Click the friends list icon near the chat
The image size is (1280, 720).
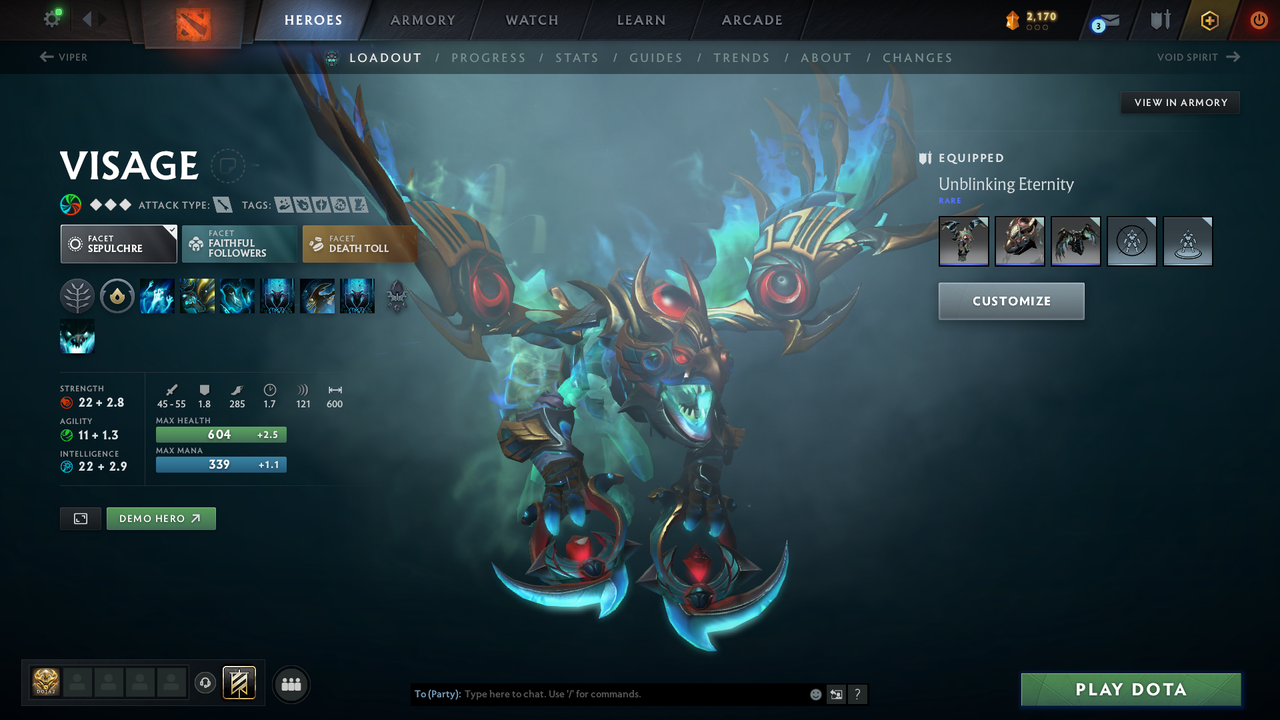click(x=290, y=683)
